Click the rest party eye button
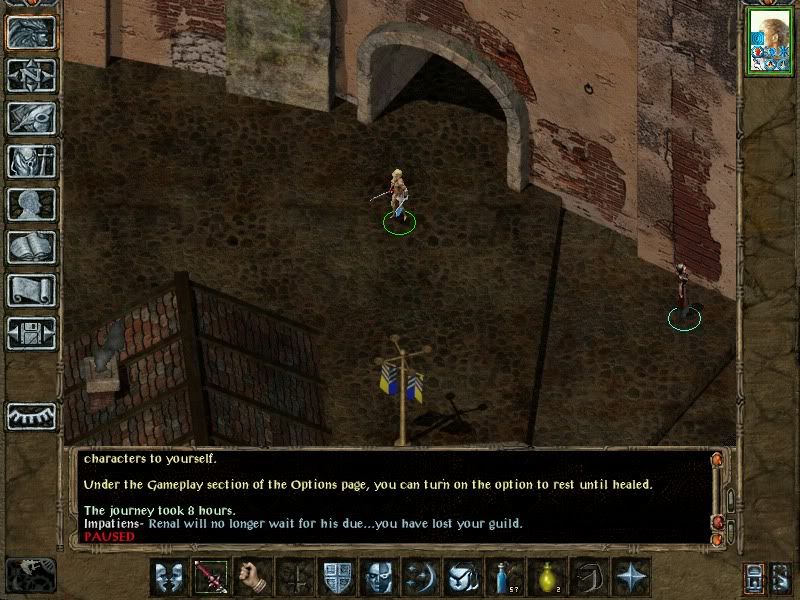Viewport: 800px width, 600px height. [31, 415]
